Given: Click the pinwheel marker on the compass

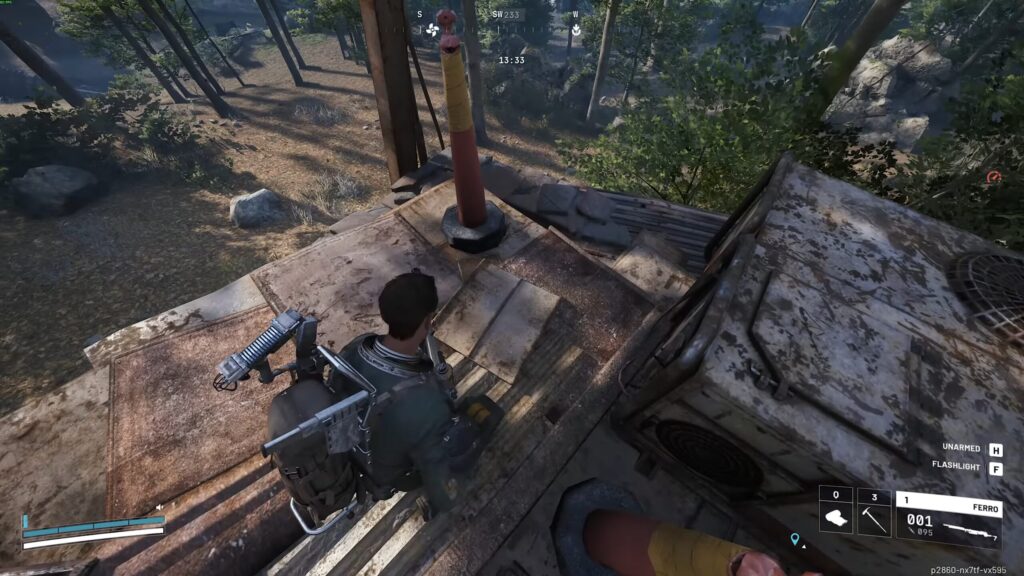Looking at the screenshot, I should 433,28.
